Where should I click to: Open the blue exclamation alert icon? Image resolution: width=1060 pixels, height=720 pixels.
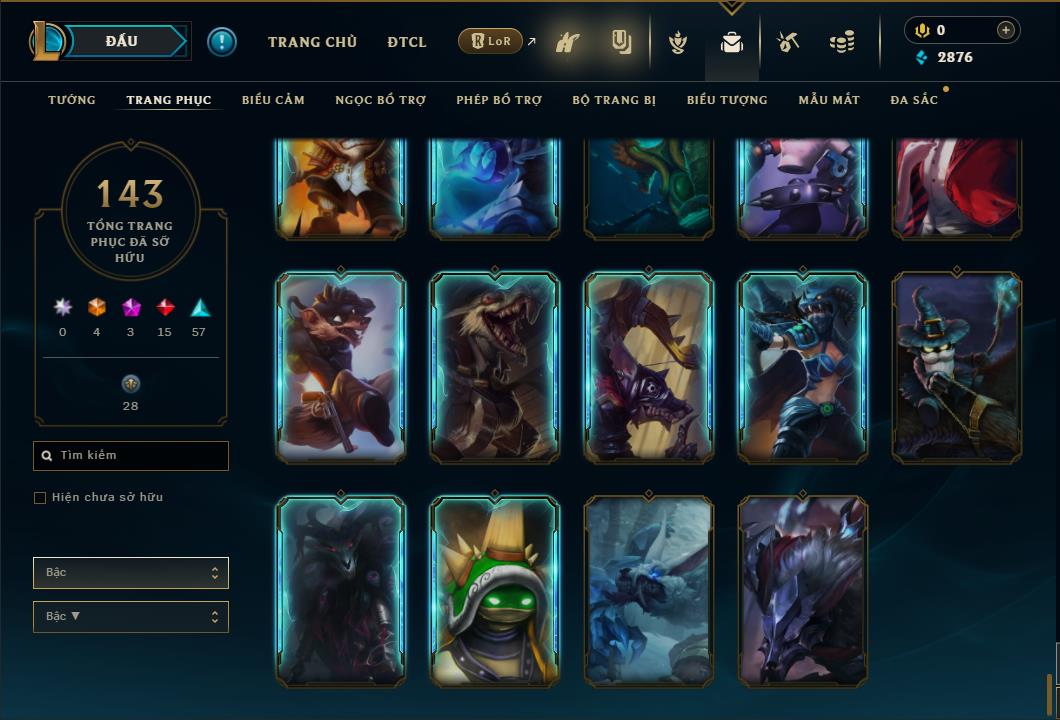point(222,42)
